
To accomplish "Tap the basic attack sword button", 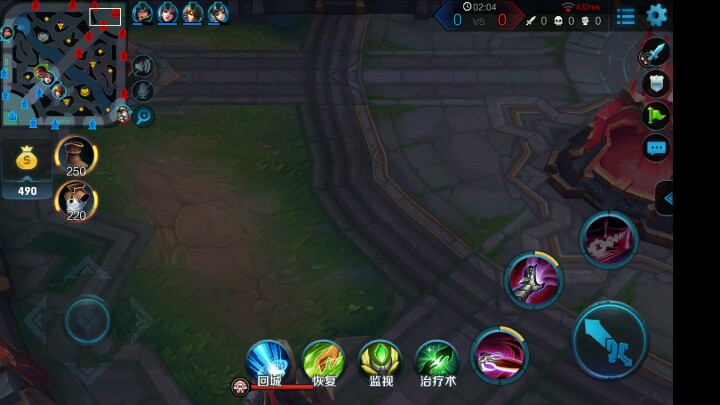I will [x=610, y=340].
